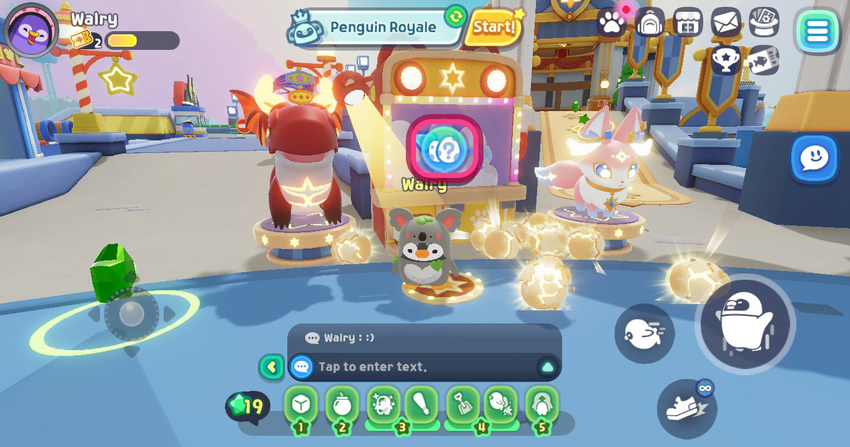Activate the penguin jump button

pos(745,323)
